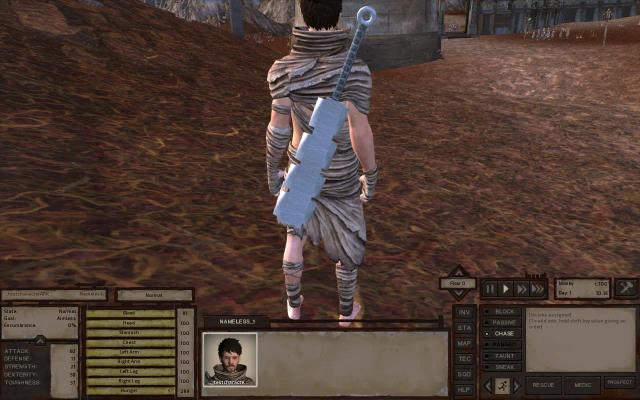Open the SQD squad panel
Screen dimensions: 640x400
pyautogui.click(x=464, y=372)
